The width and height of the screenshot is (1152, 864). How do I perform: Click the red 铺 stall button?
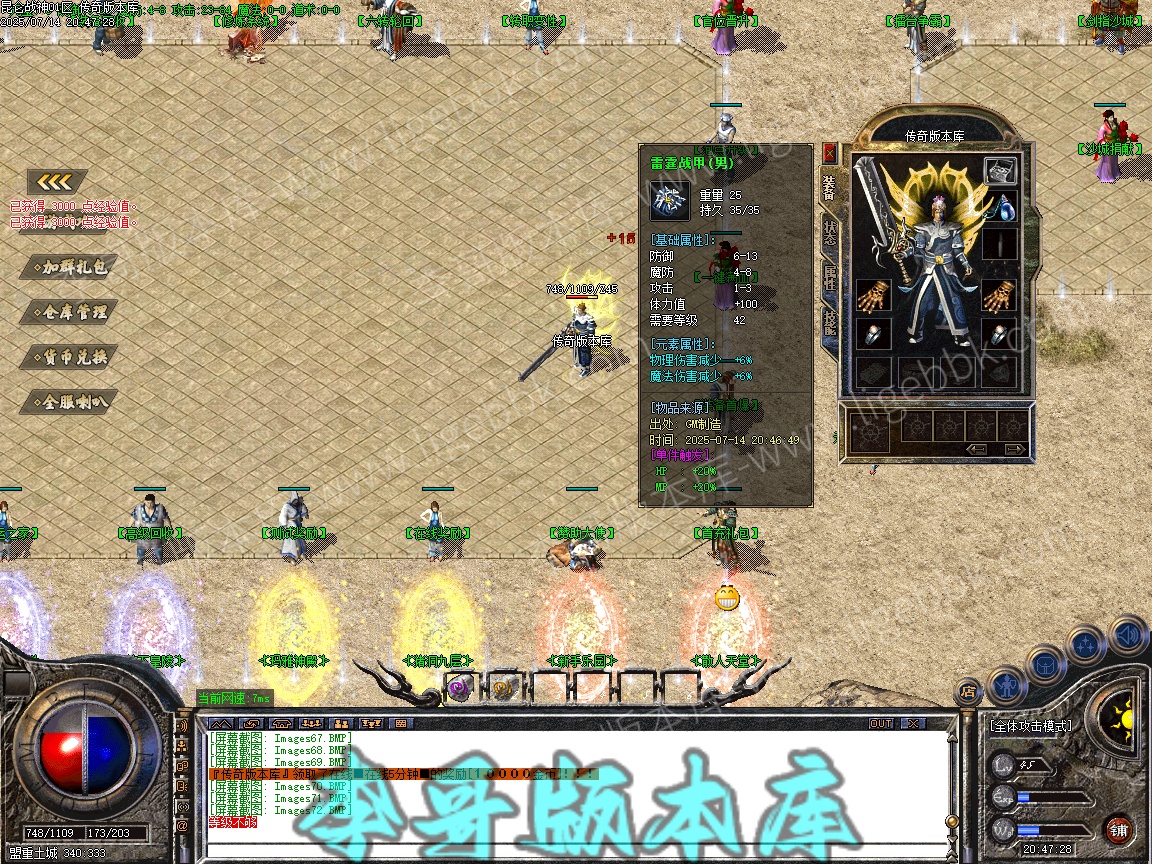1118,829
